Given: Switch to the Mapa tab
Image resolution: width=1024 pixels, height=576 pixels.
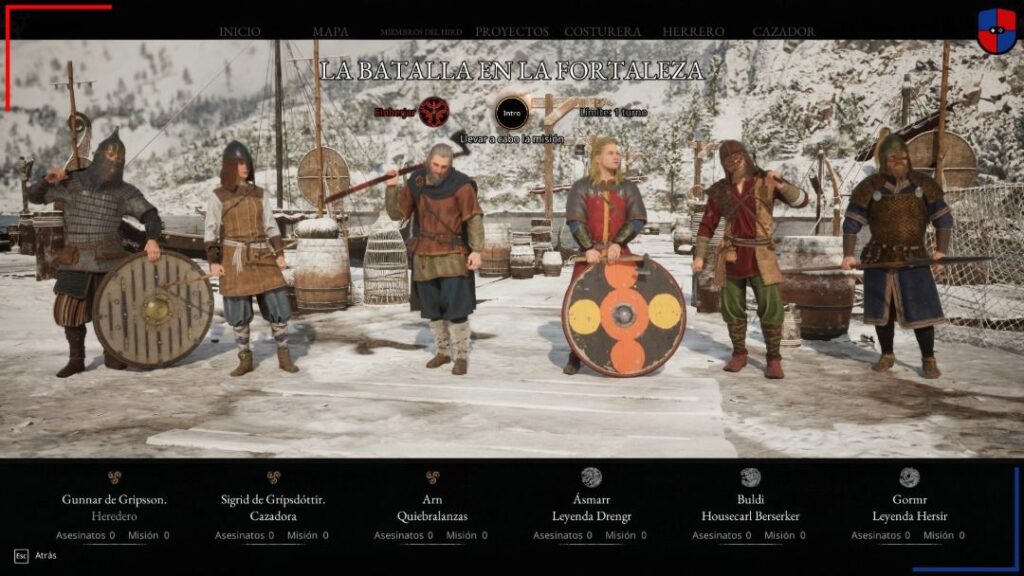Looking at the screenshot, I should pos(330,32).
